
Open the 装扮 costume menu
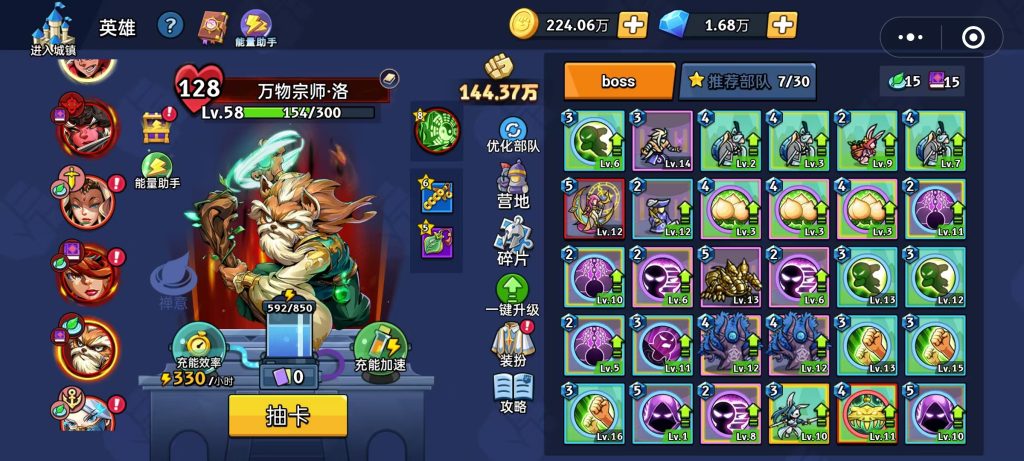point(513,344)
